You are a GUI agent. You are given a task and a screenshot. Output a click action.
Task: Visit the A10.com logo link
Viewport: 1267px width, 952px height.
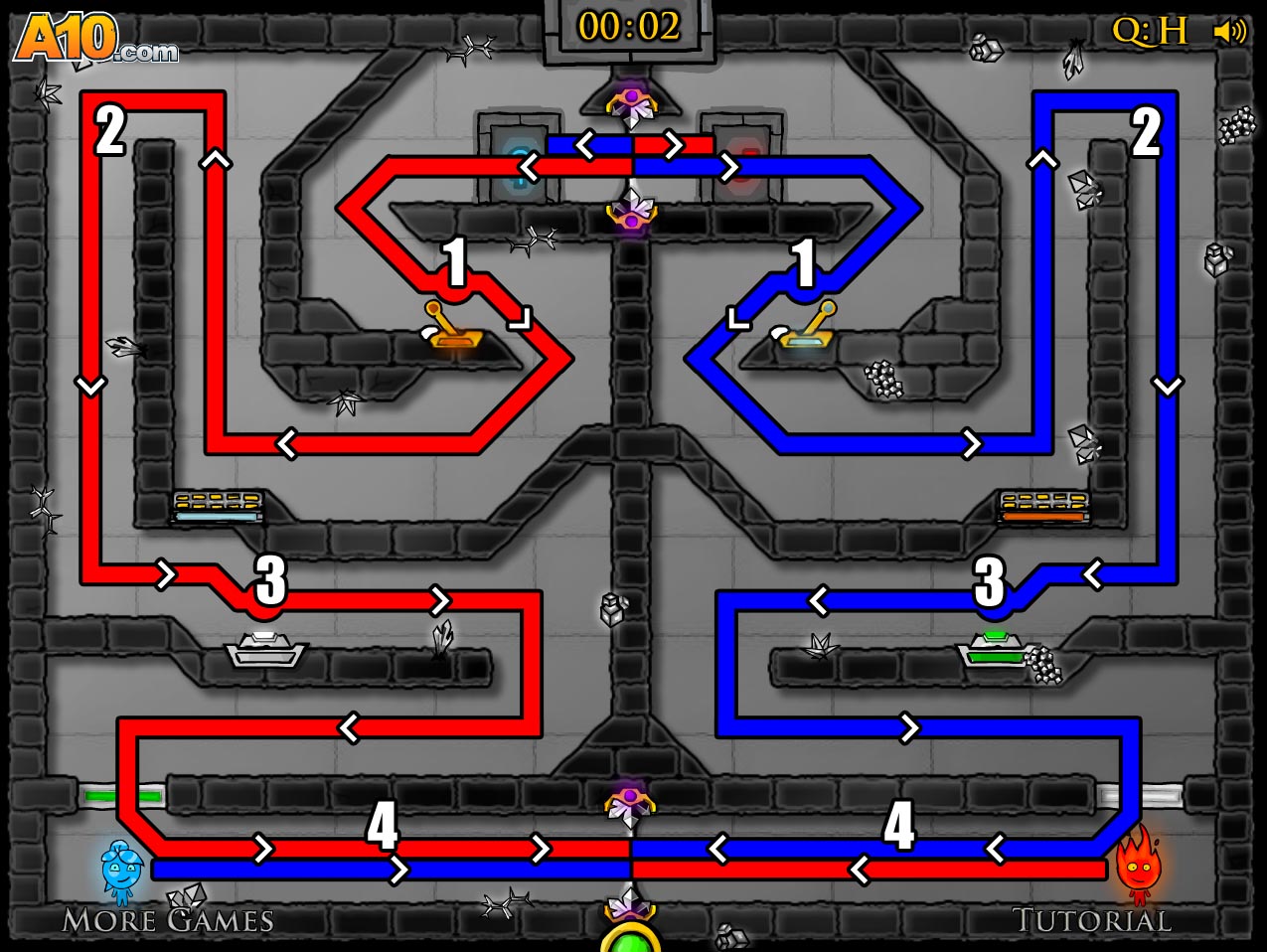coord(96,40)
